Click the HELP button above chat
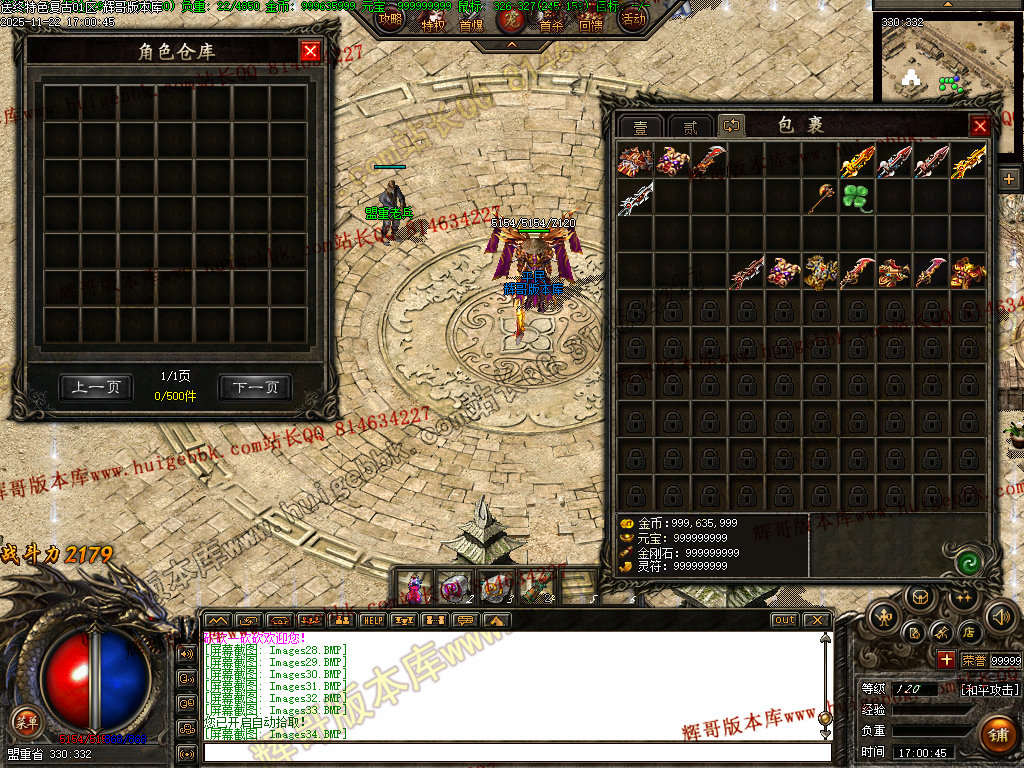The image size is (1024, 768). tap(372, 620)
